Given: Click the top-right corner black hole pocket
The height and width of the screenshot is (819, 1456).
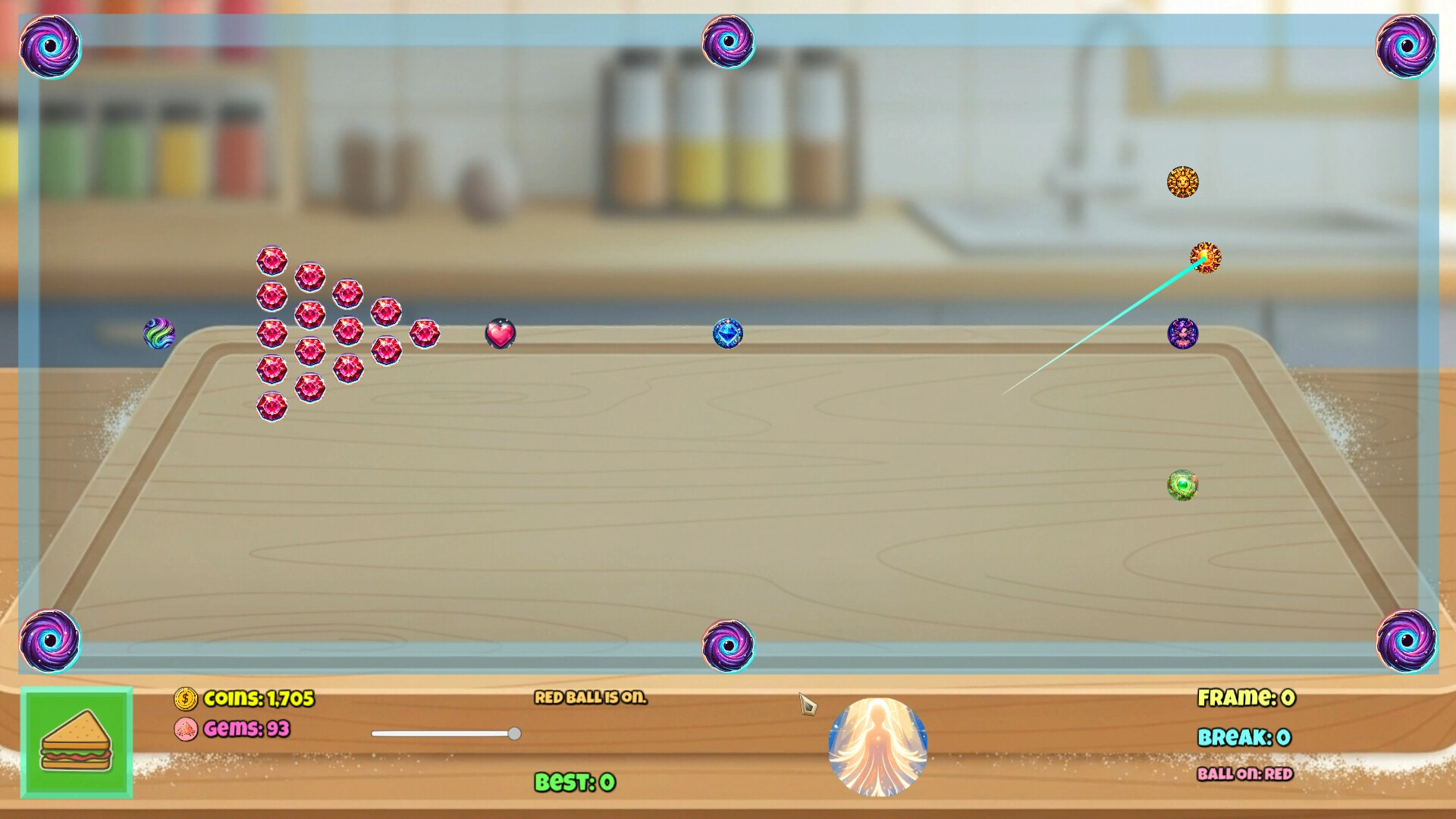Looking at the screenshot, I should click(x=1407, y=47).
